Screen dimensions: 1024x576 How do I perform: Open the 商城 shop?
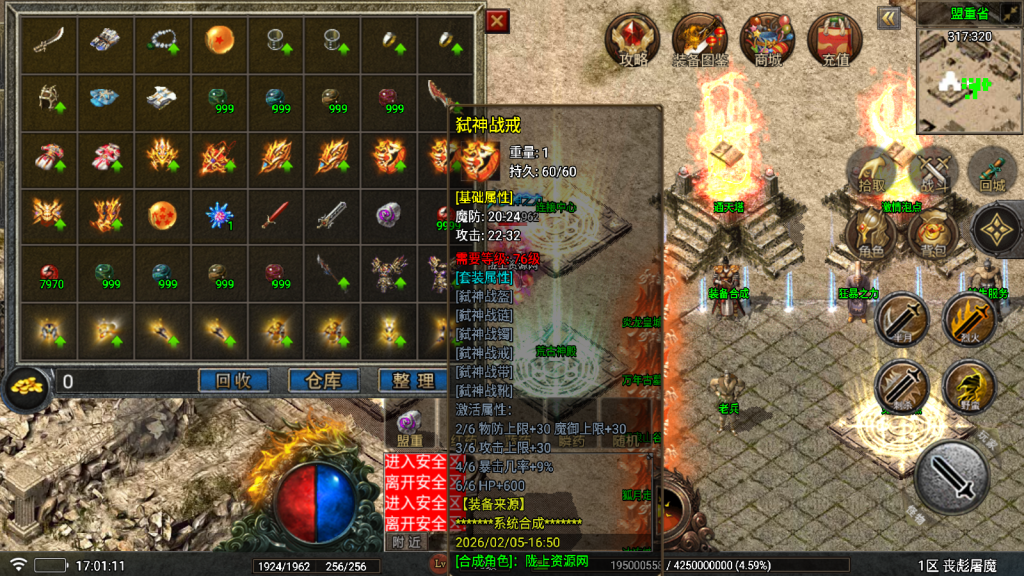[768, 40]
